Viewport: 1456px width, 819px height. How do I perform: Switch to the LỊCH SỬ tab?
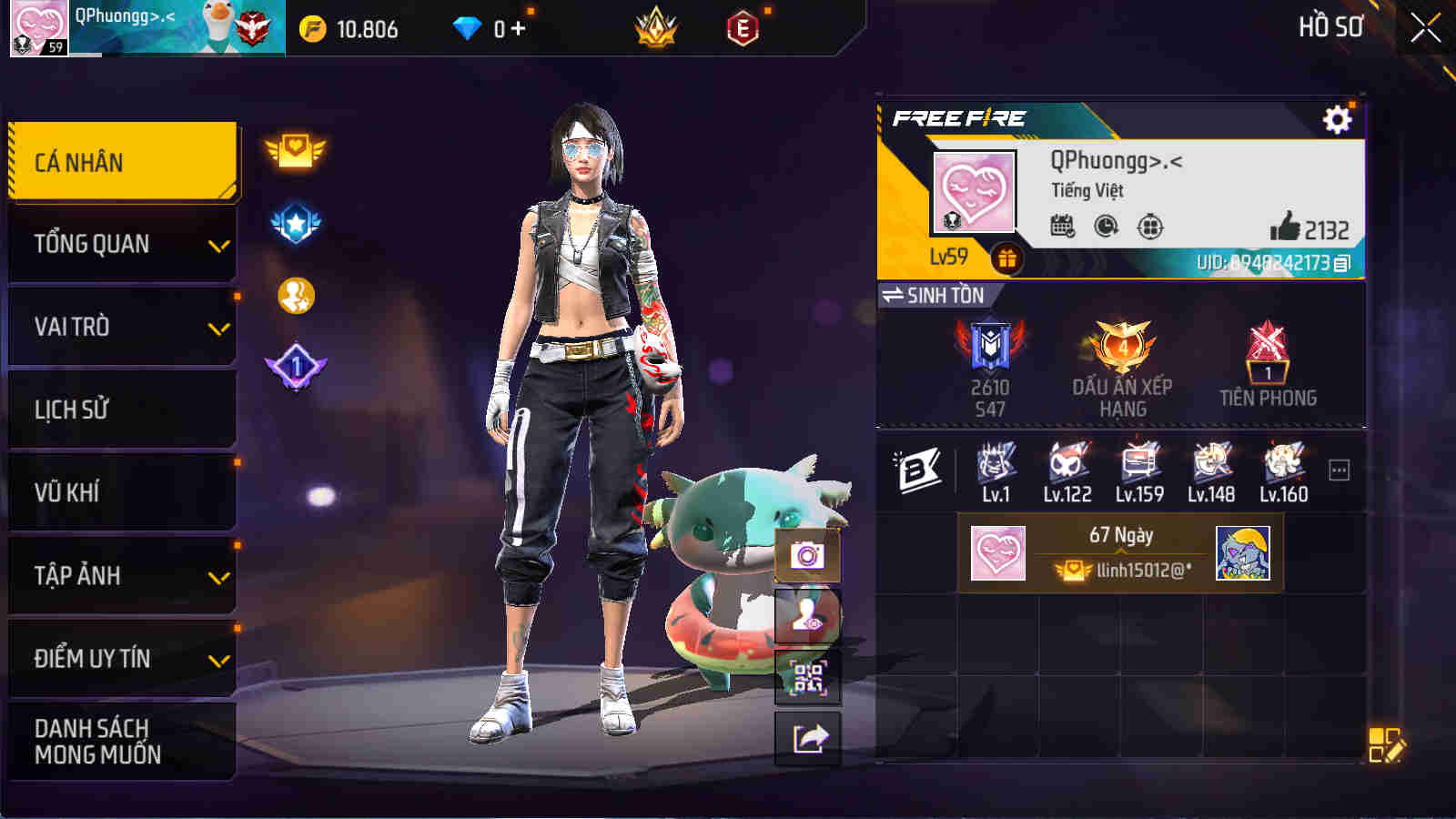click(123, 409)
